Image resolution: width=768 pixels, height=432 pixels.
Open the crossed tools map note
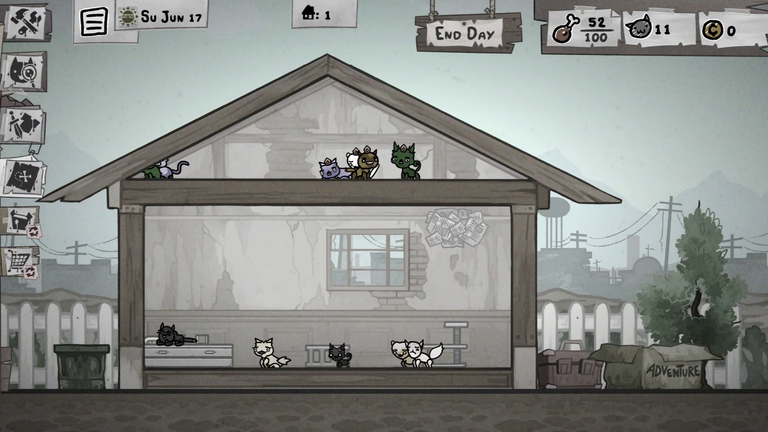[23, 175]
